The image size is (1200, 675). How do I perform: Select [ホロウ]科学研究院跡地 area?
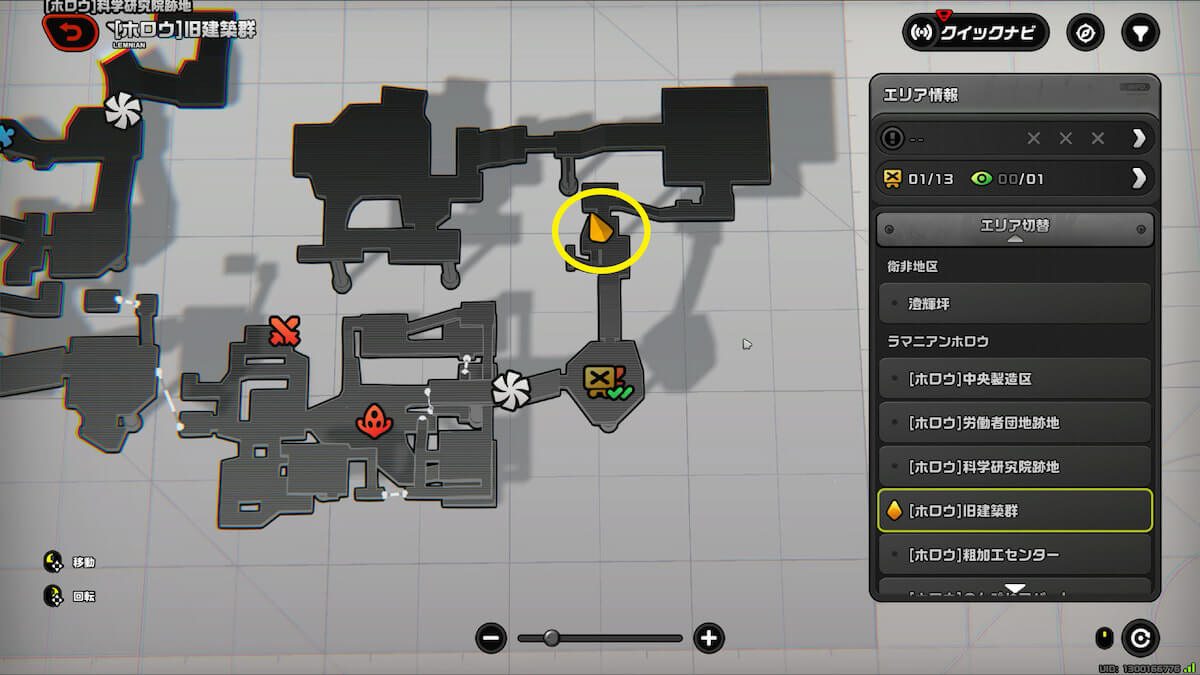tap(1014, 467)
